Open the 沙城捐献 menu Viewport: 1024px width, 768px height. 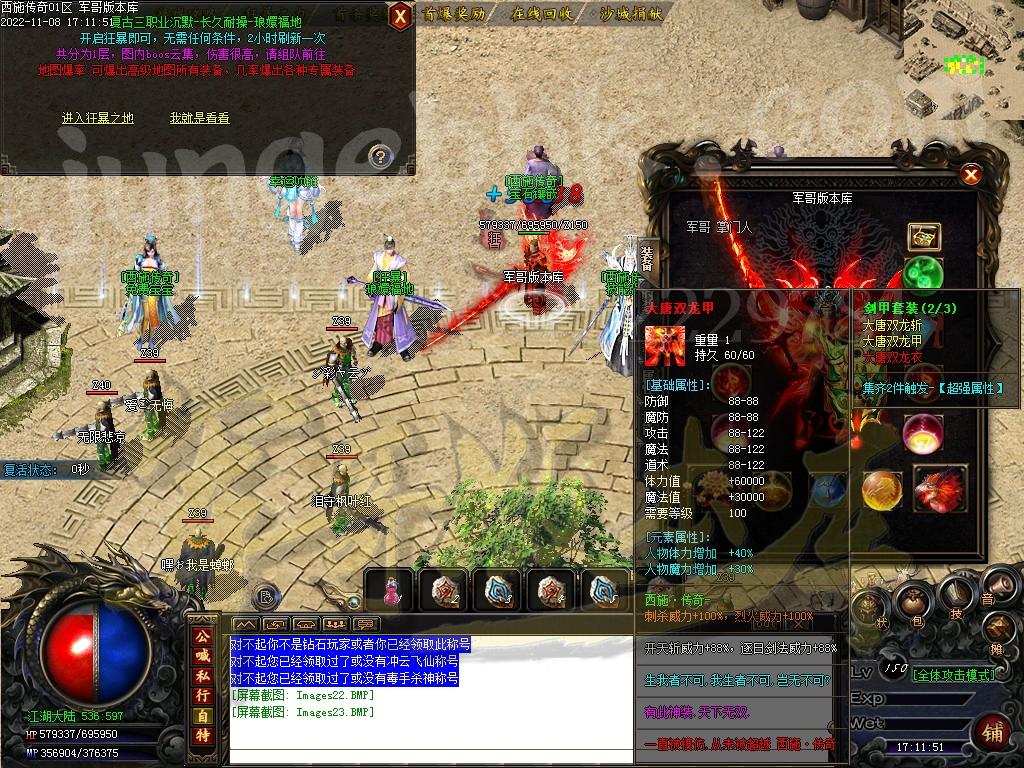[630, 14]
